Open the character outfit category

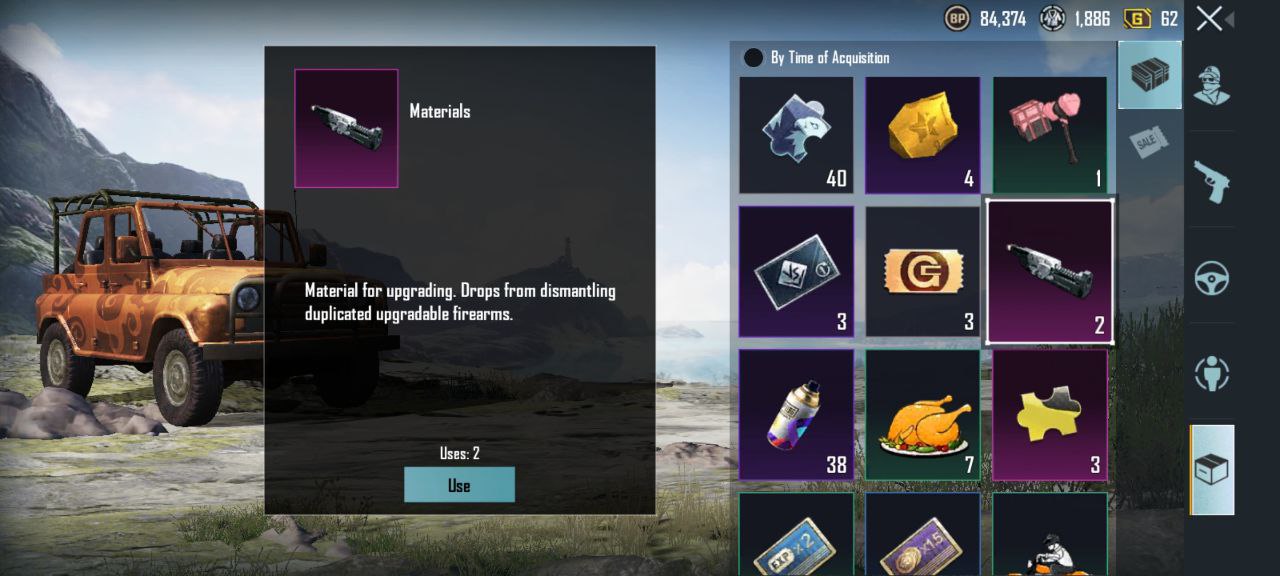[x=1211, y=86]
